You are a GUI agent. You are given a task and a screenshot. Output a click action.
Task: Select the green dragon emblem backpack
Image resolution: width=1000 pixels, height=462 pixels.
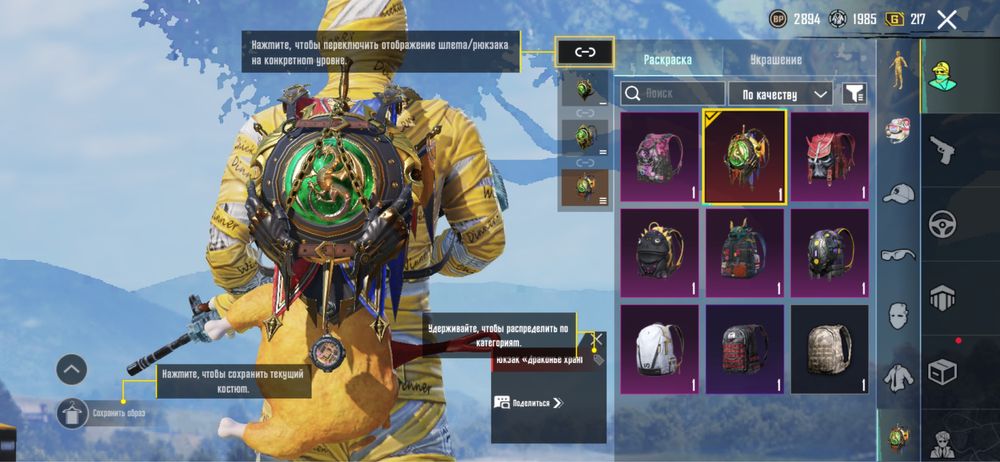(x=744, y=155)
